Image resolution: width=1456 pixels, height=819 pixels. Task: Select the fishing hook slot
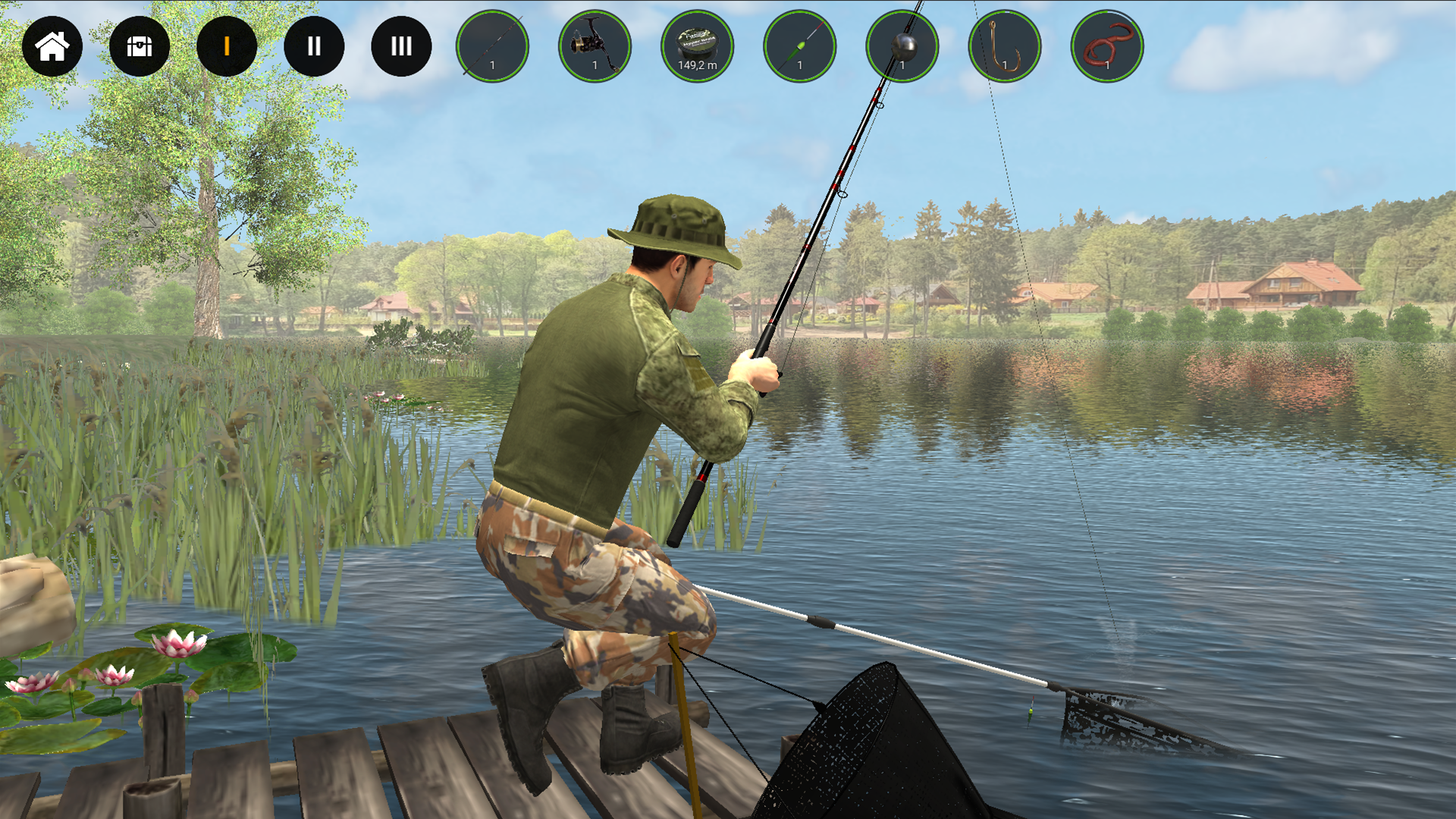point(1004,46)
